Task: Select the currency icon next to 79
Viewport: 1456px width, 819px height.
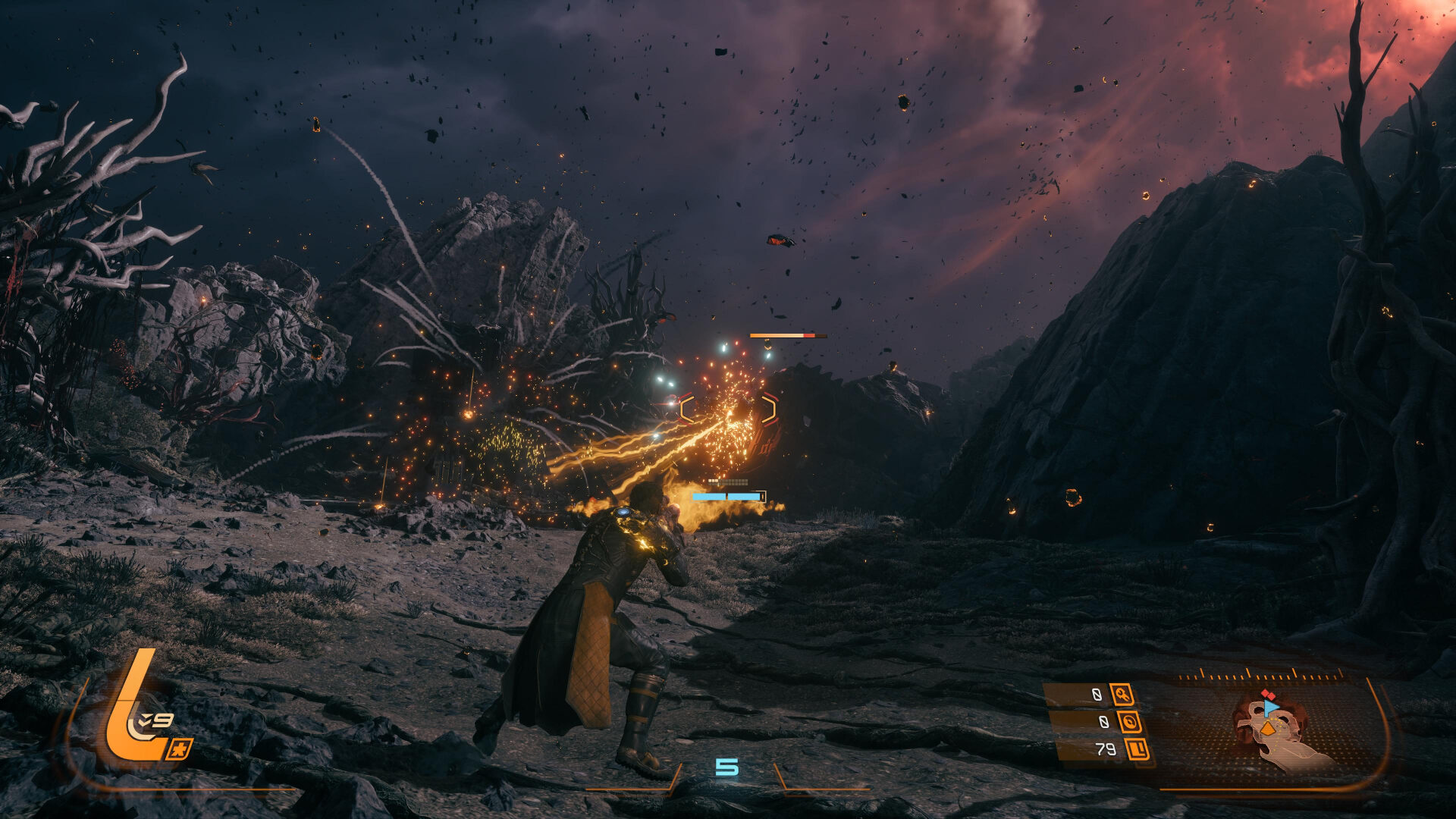Action: click(1138, 749)
